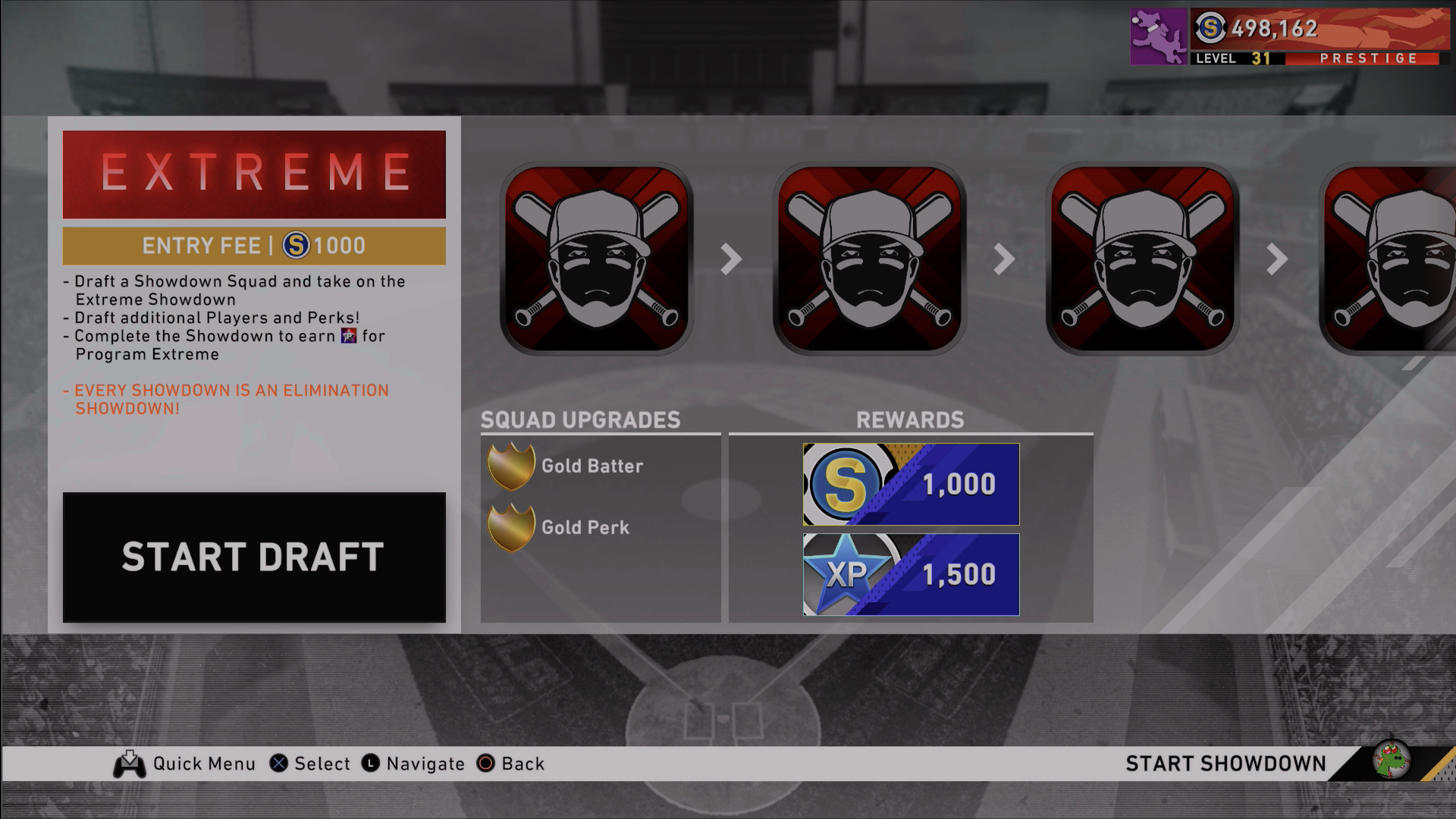Open the purple player profile avatar

[x=1158, y=36]
